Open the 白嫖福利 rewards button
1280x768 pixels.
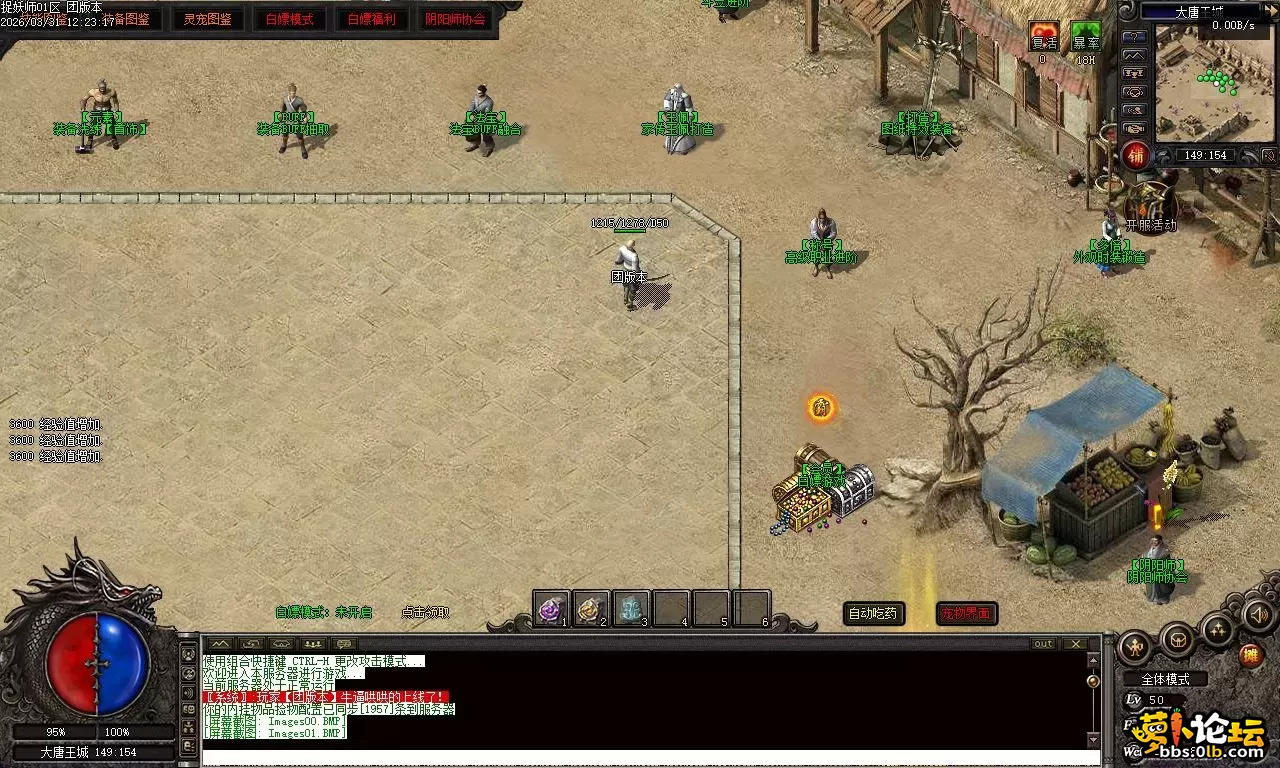click(x=371, y=19)
